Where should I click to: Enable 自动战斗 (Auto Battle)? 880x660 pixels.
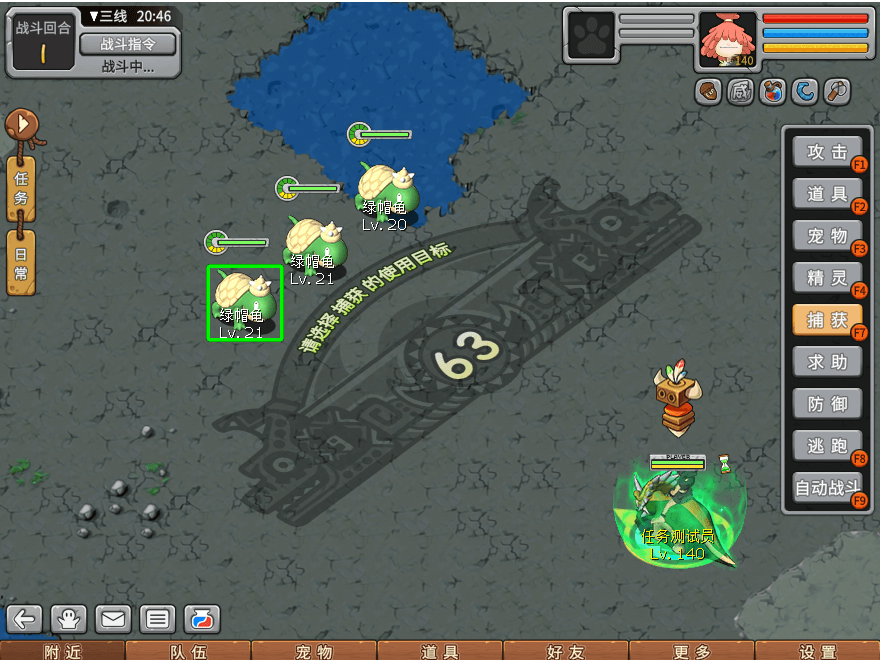[827, 489]
